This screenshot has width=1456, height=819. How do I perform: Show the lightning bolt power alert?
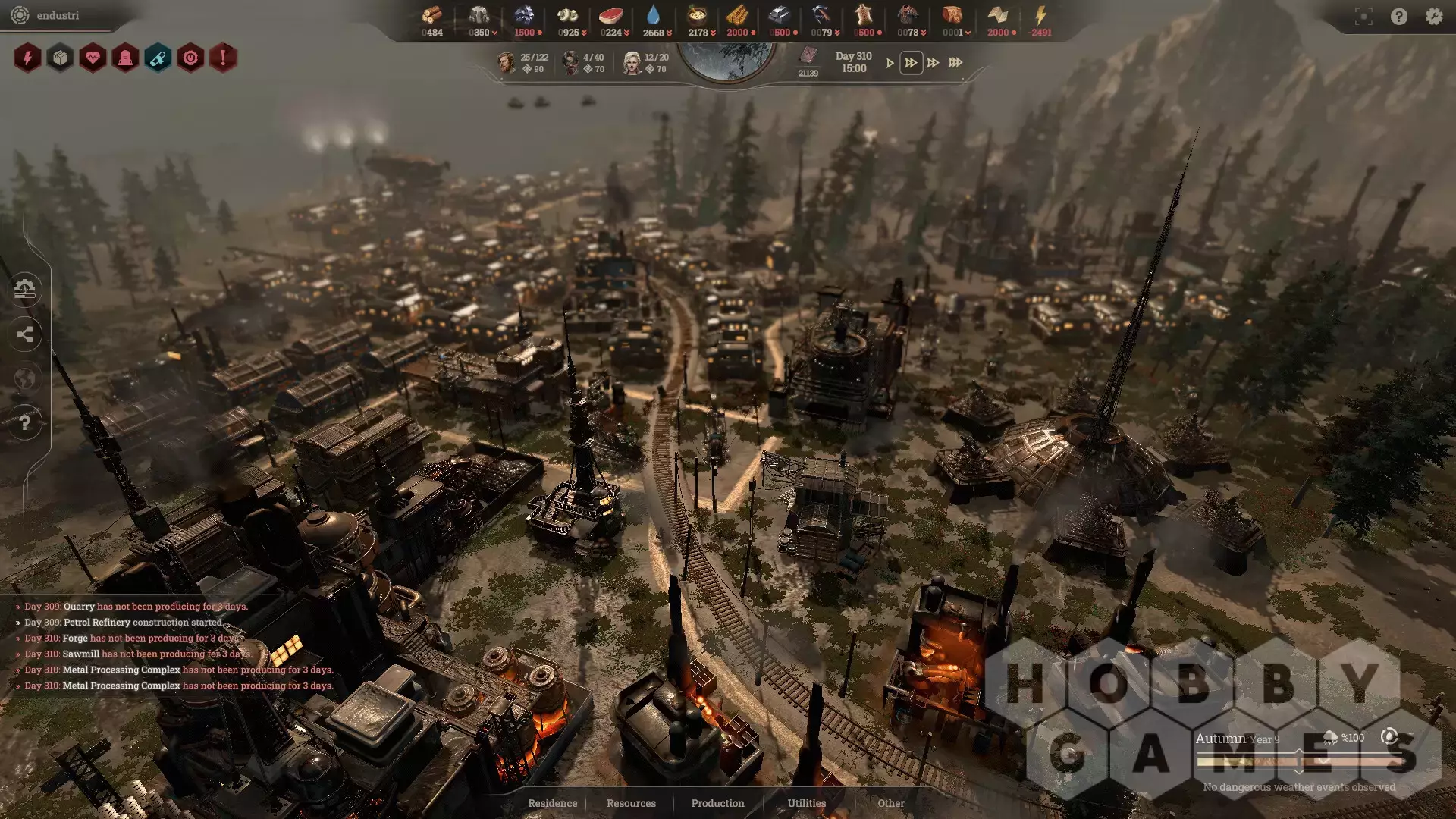click(x=27, y=58)
